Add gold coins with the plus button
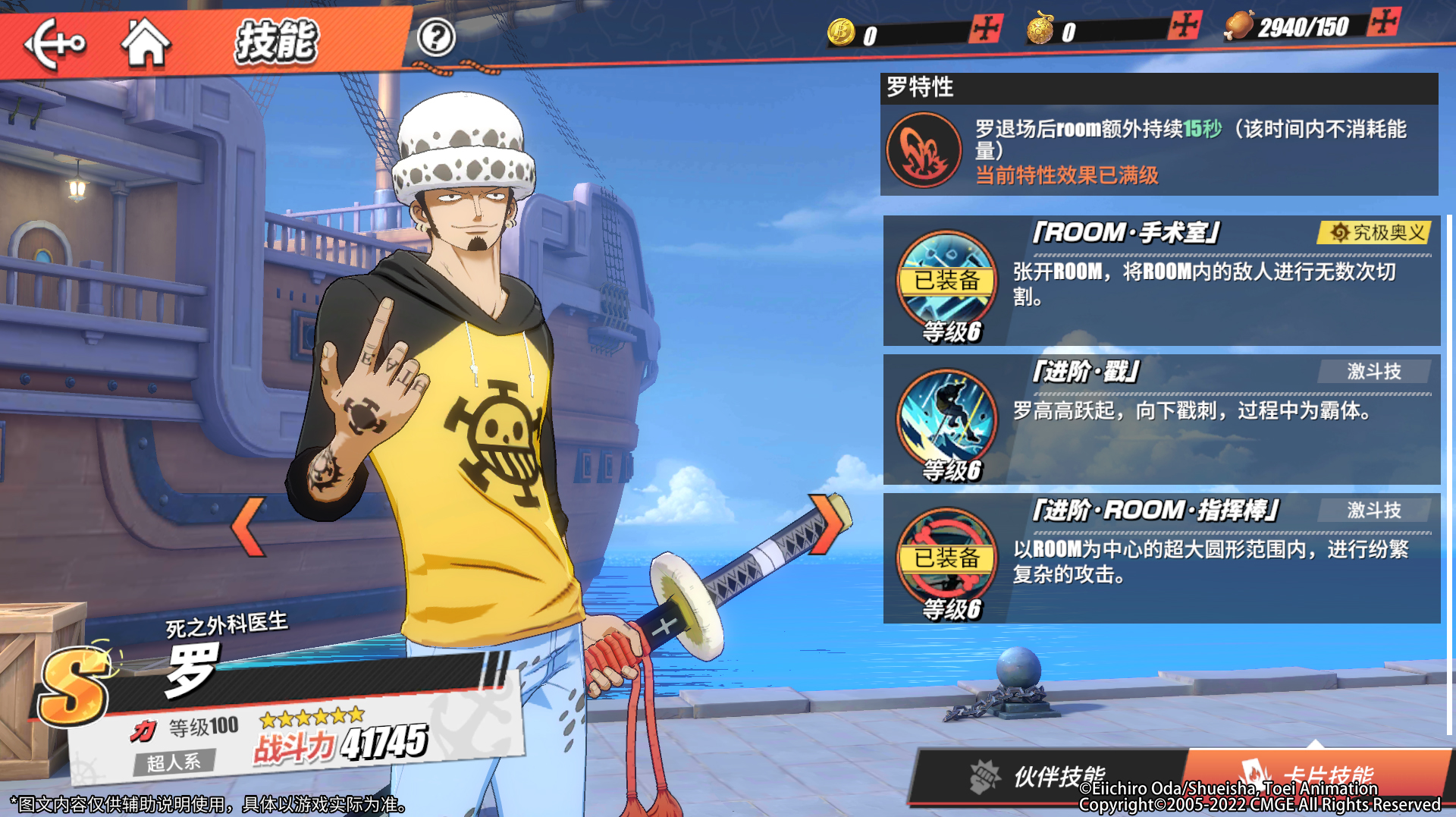This screenshot has width=1456, height=817. (986, 30)
